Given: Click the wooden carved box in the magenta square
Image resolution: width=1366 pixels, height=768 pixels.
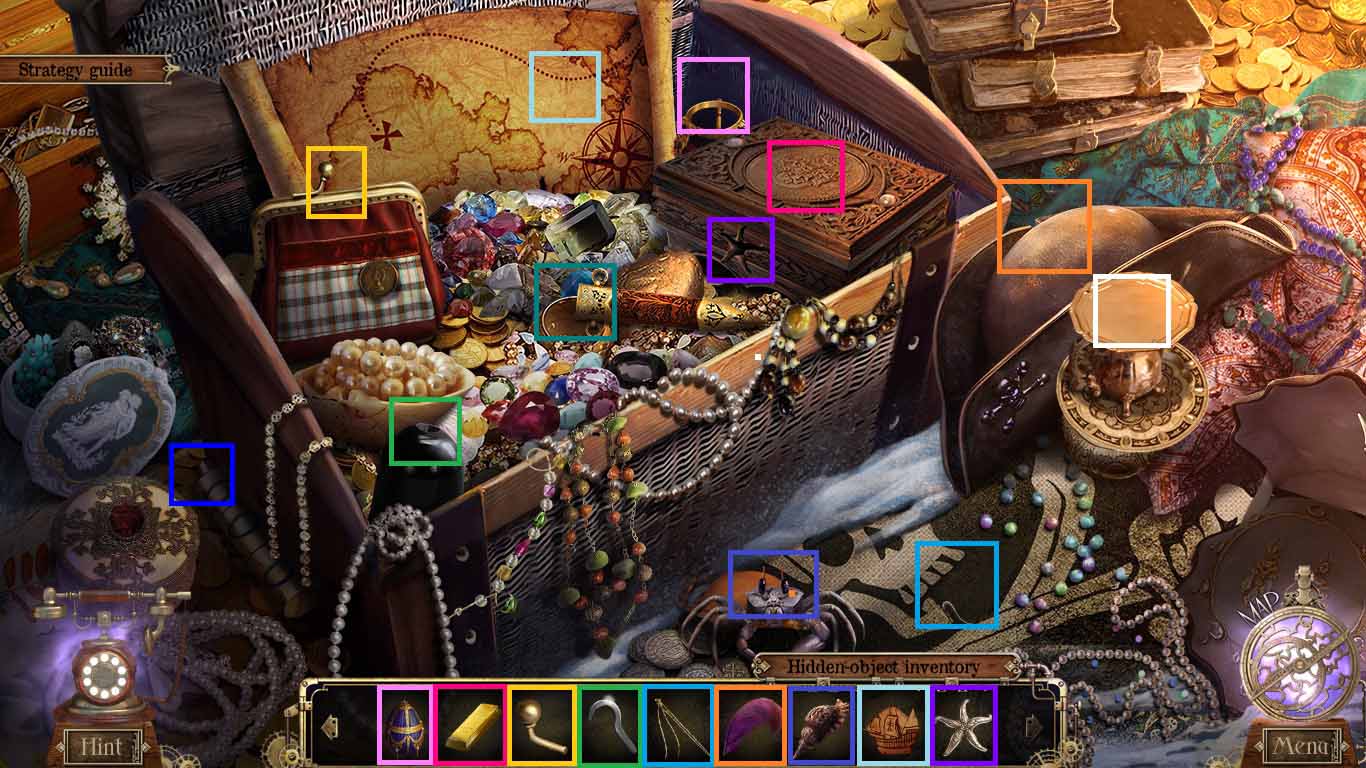Looking at the screenshot, I should pos(805,177).
